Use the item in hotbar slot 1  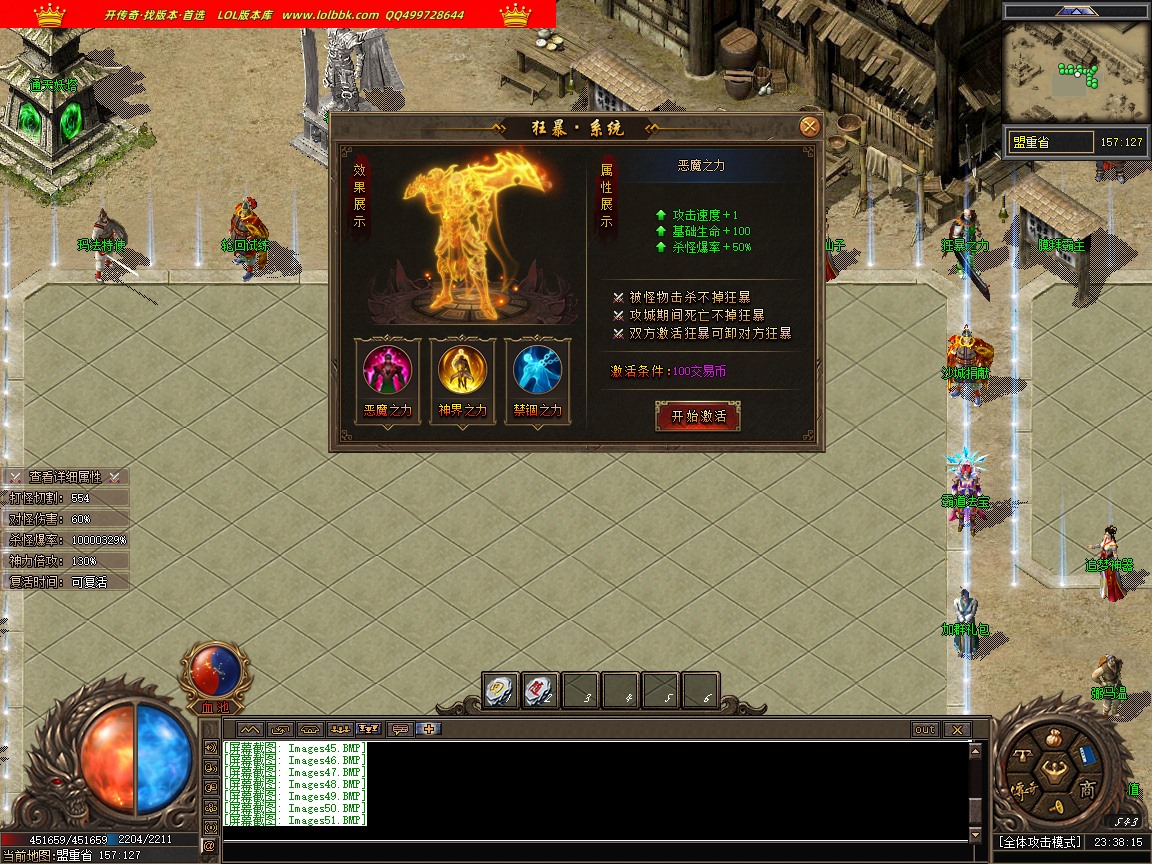tap(500, 690)
